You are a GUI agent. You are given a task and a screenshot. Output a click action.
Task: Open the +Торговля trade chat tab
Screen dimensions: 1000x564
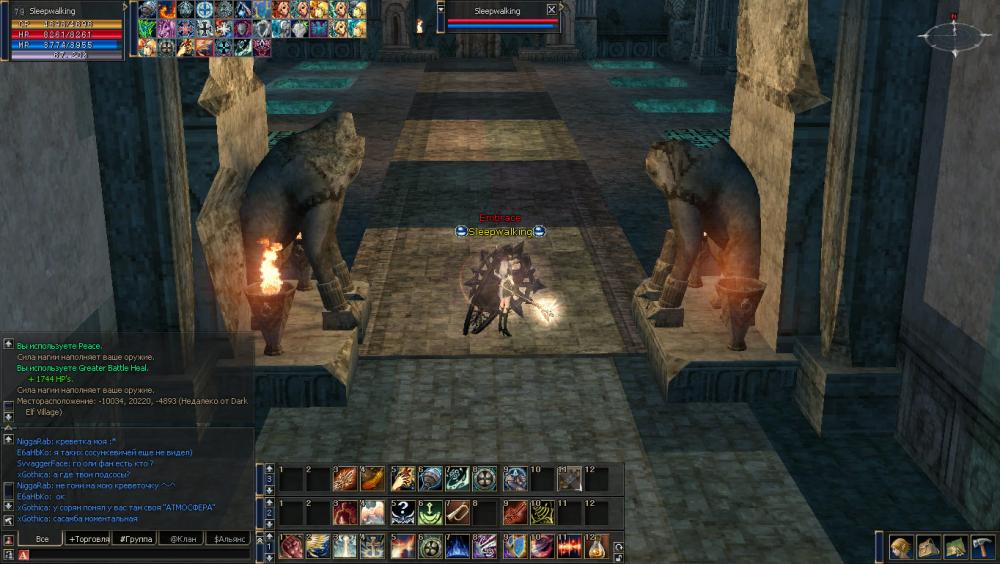point(88,539)
